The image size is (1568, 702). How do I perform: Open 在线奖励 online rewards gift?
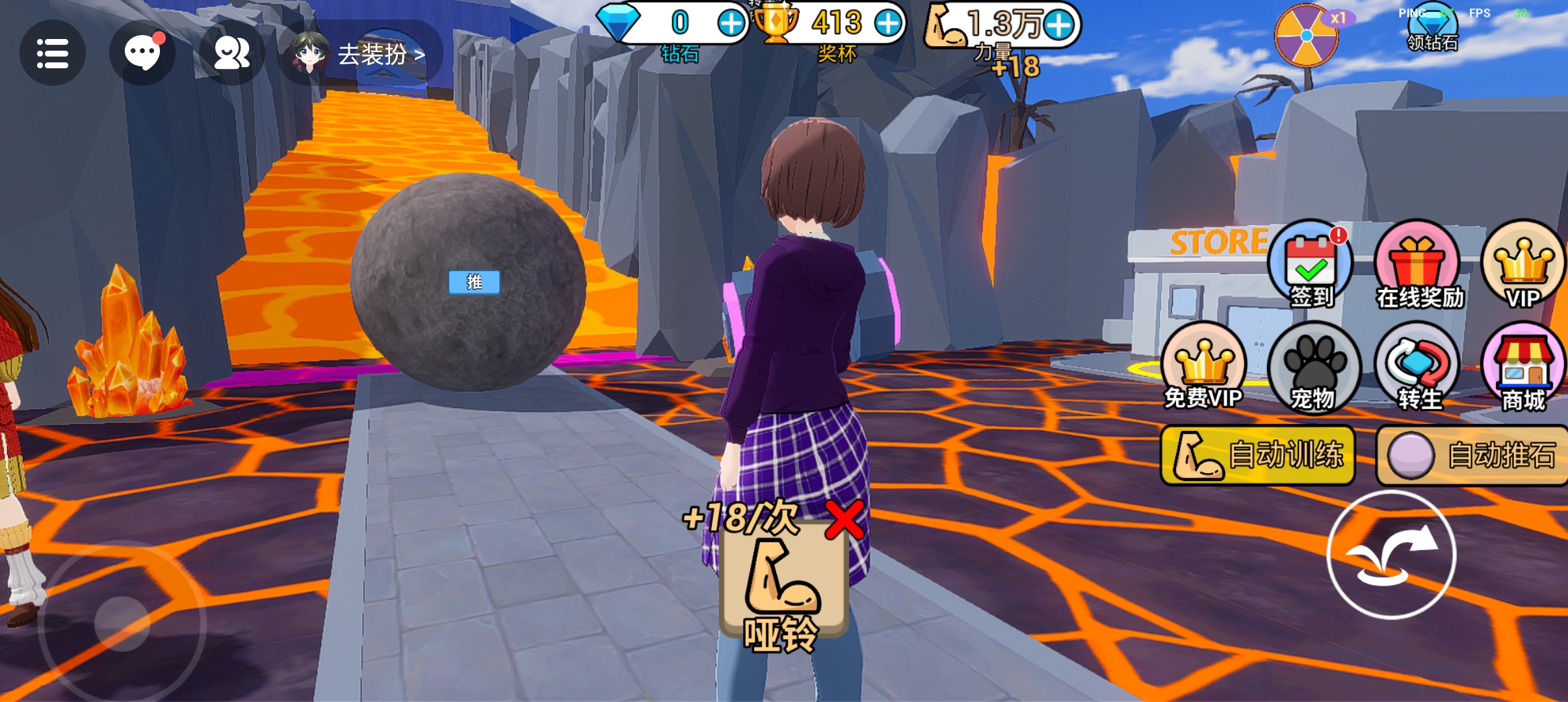(1418, 265)
